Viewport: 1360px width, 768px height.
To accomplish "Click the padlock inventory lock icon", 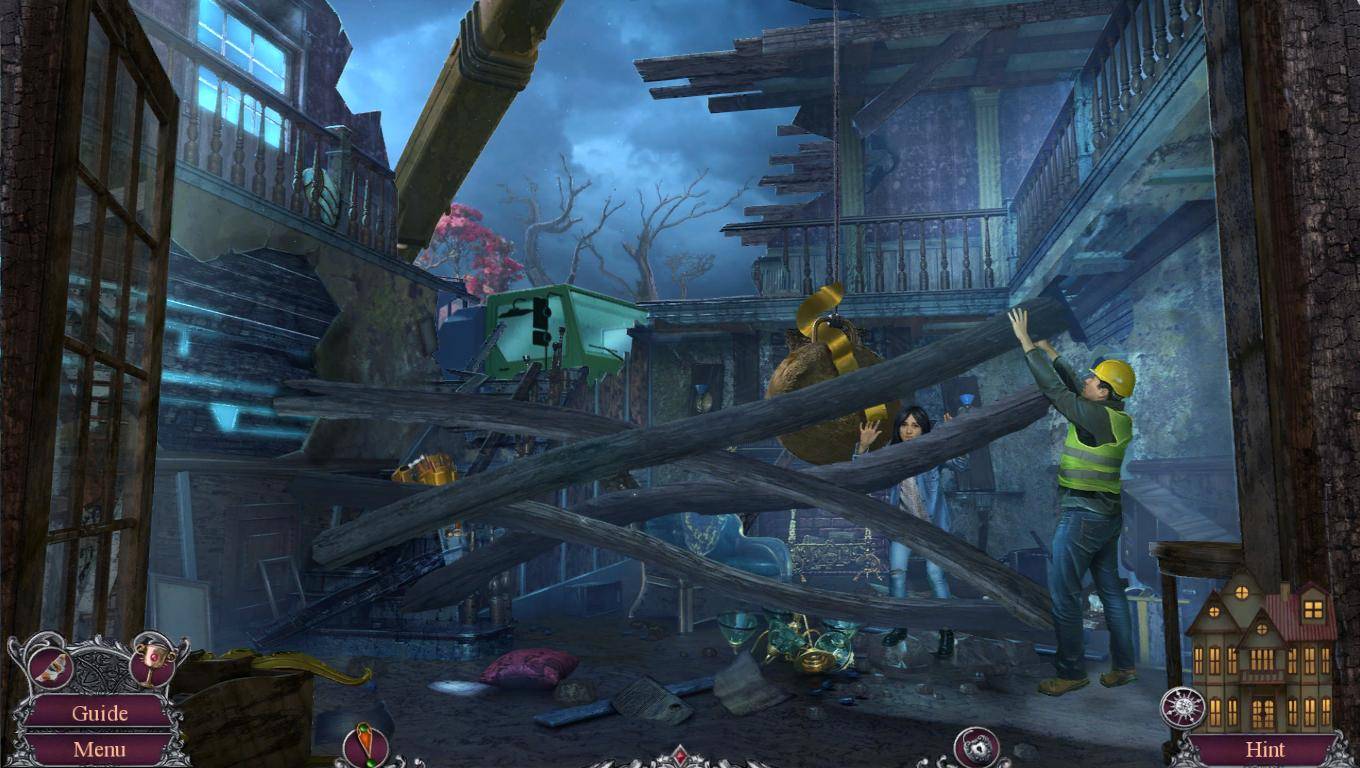I will [976, 747].
